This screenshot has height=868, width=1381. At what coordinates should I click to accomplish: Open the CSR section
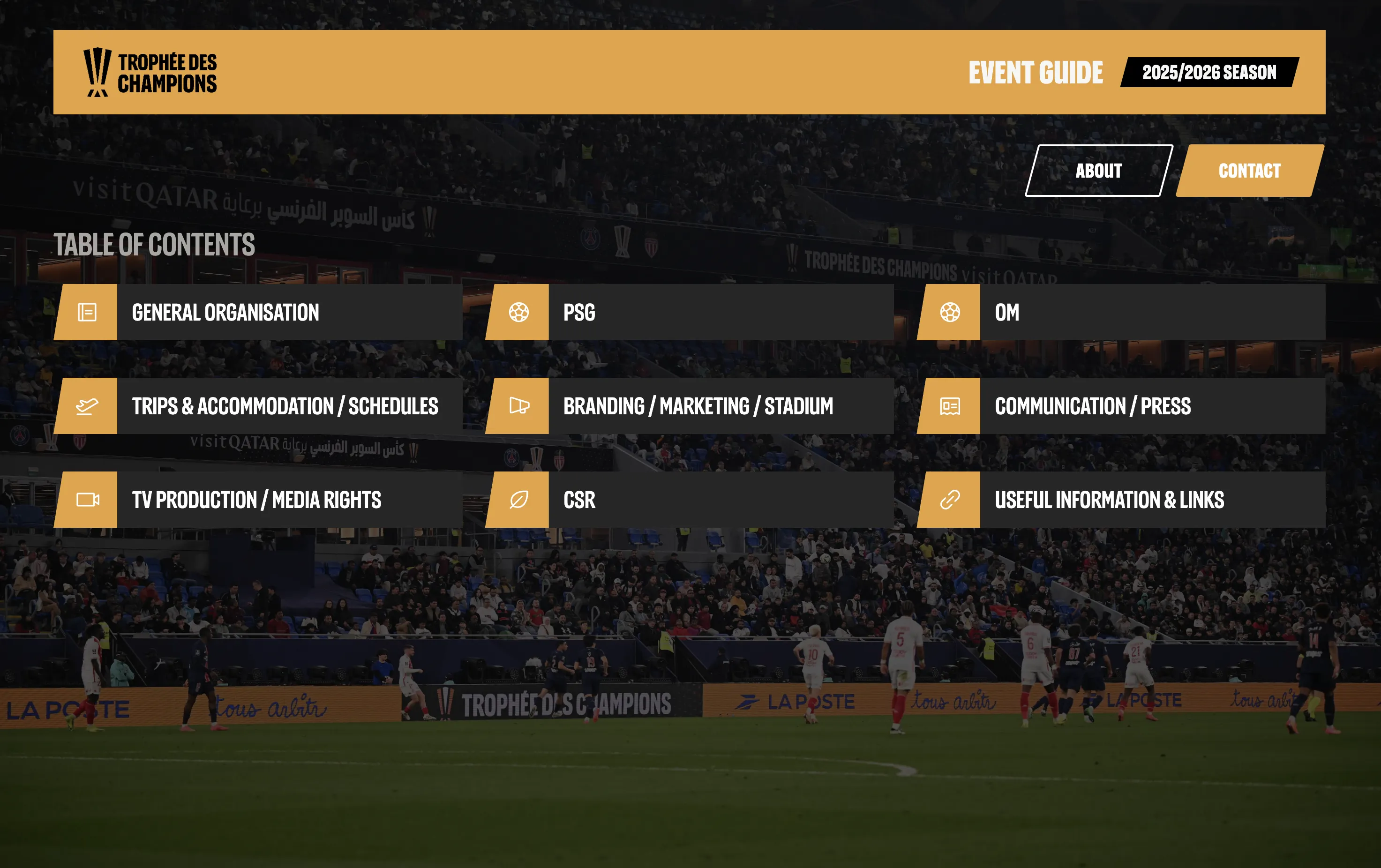(690, 499)
